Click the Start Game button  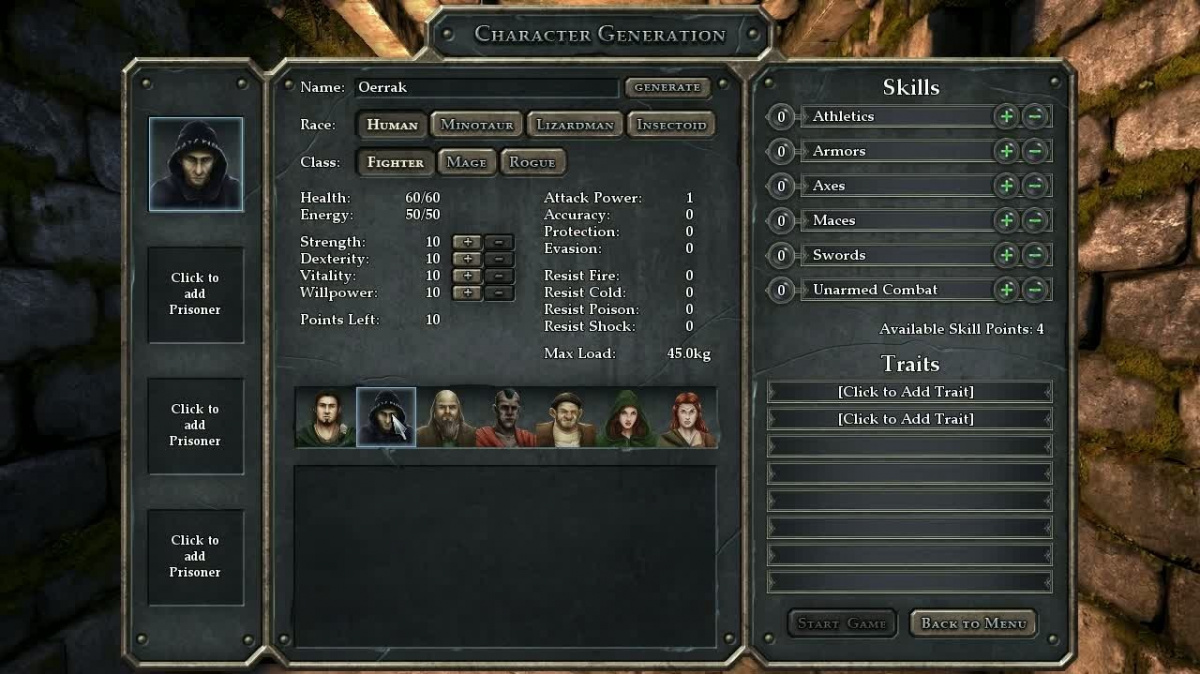(842, 624)
